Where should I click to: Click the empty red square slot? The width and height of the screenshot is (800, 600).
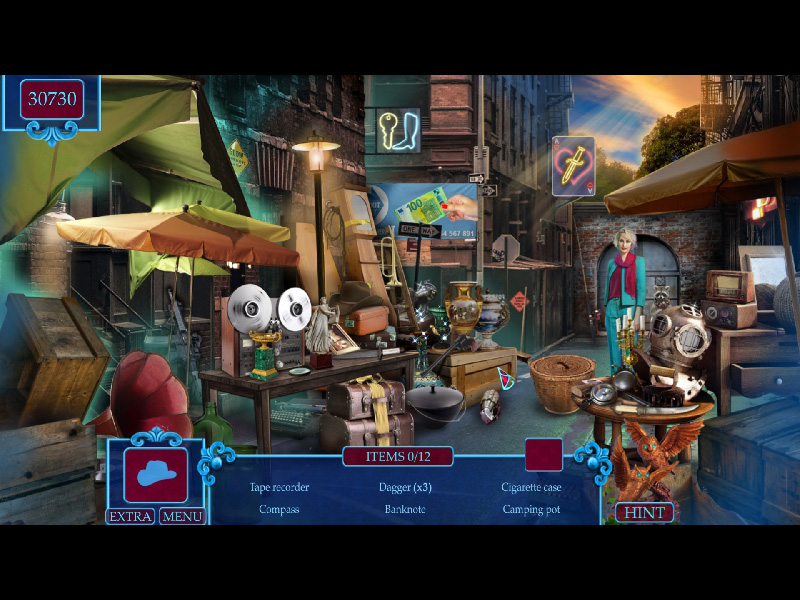click(543, 454)
